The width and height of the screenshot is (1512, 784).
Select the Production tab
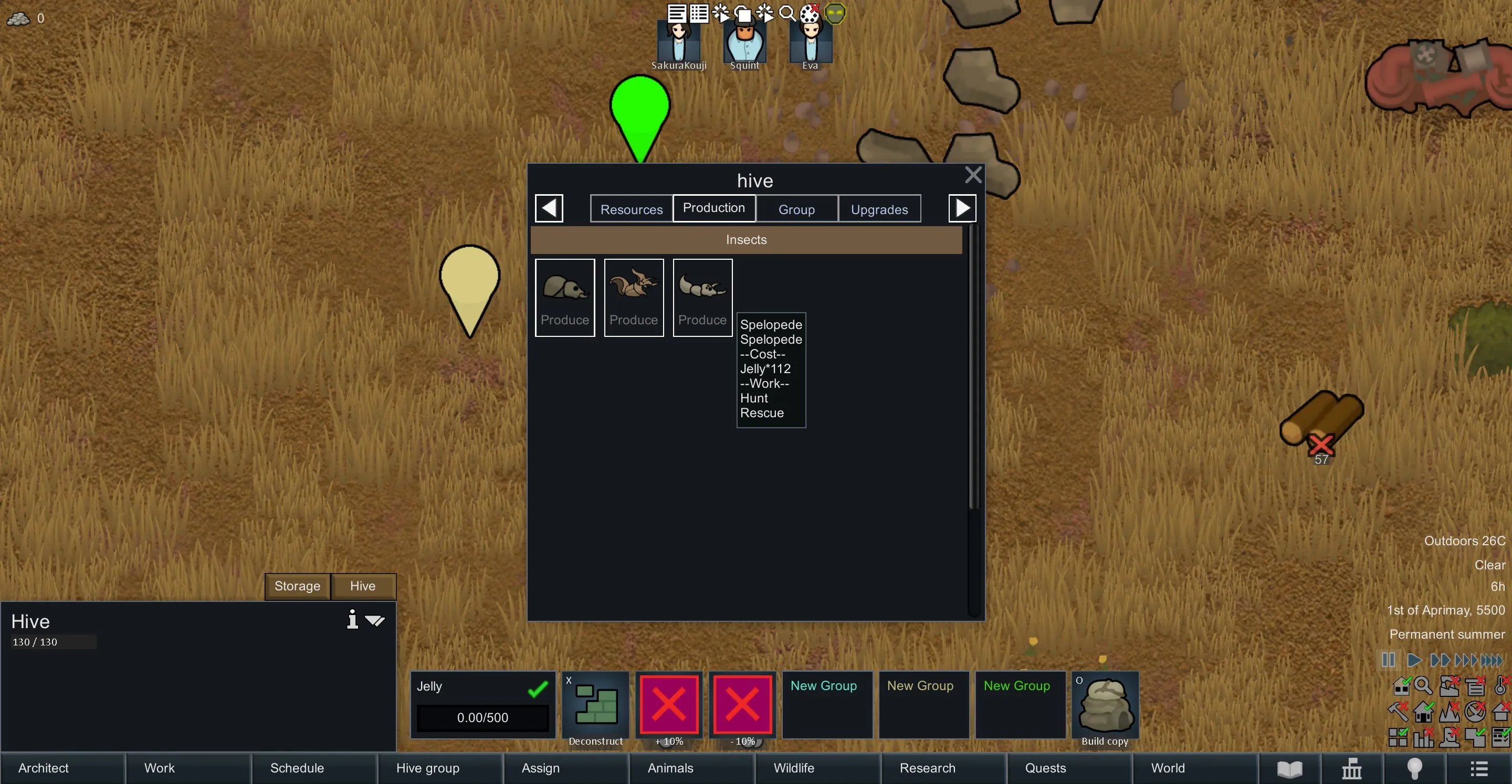pos(713,208)
